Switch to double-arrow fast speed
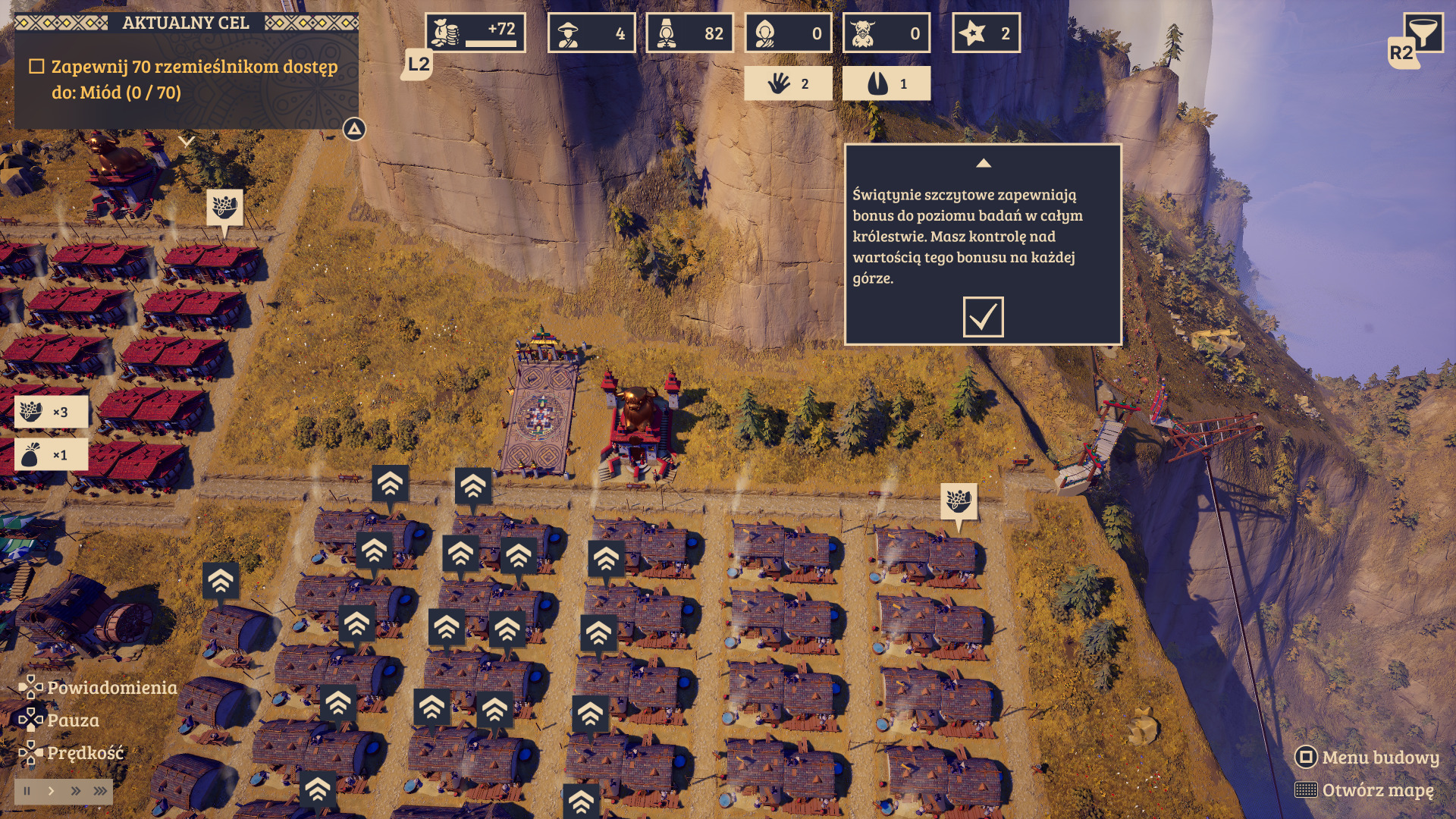The width and height of the screenshot is (1456, 819). [75, 791]
